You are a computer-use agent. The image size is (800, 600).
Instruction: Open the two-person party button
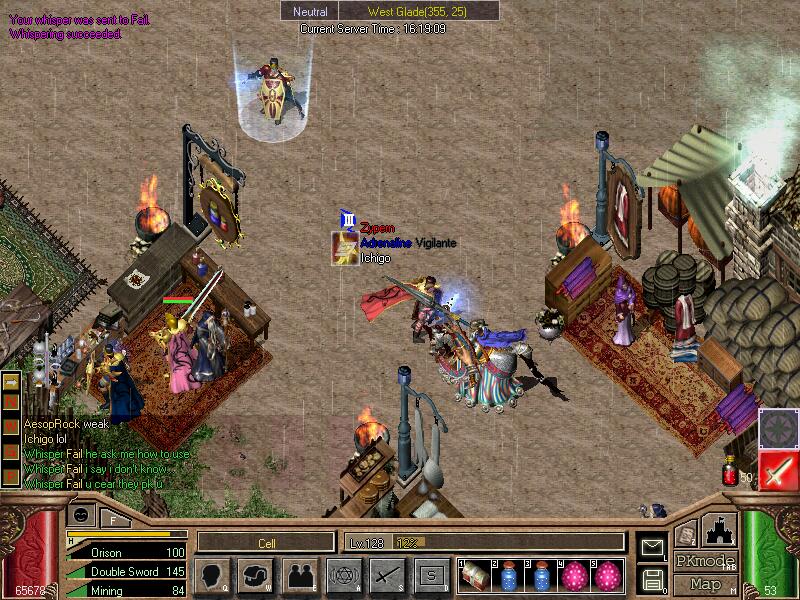point(299,575)
